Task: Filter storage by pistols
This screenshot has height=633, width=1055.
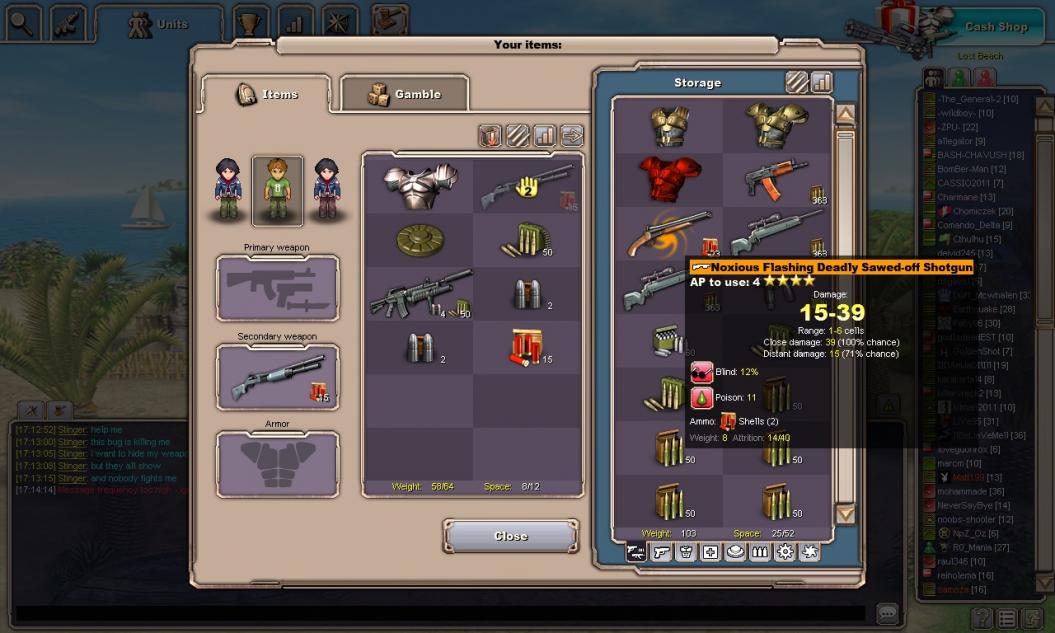Action: click(661, 552)
